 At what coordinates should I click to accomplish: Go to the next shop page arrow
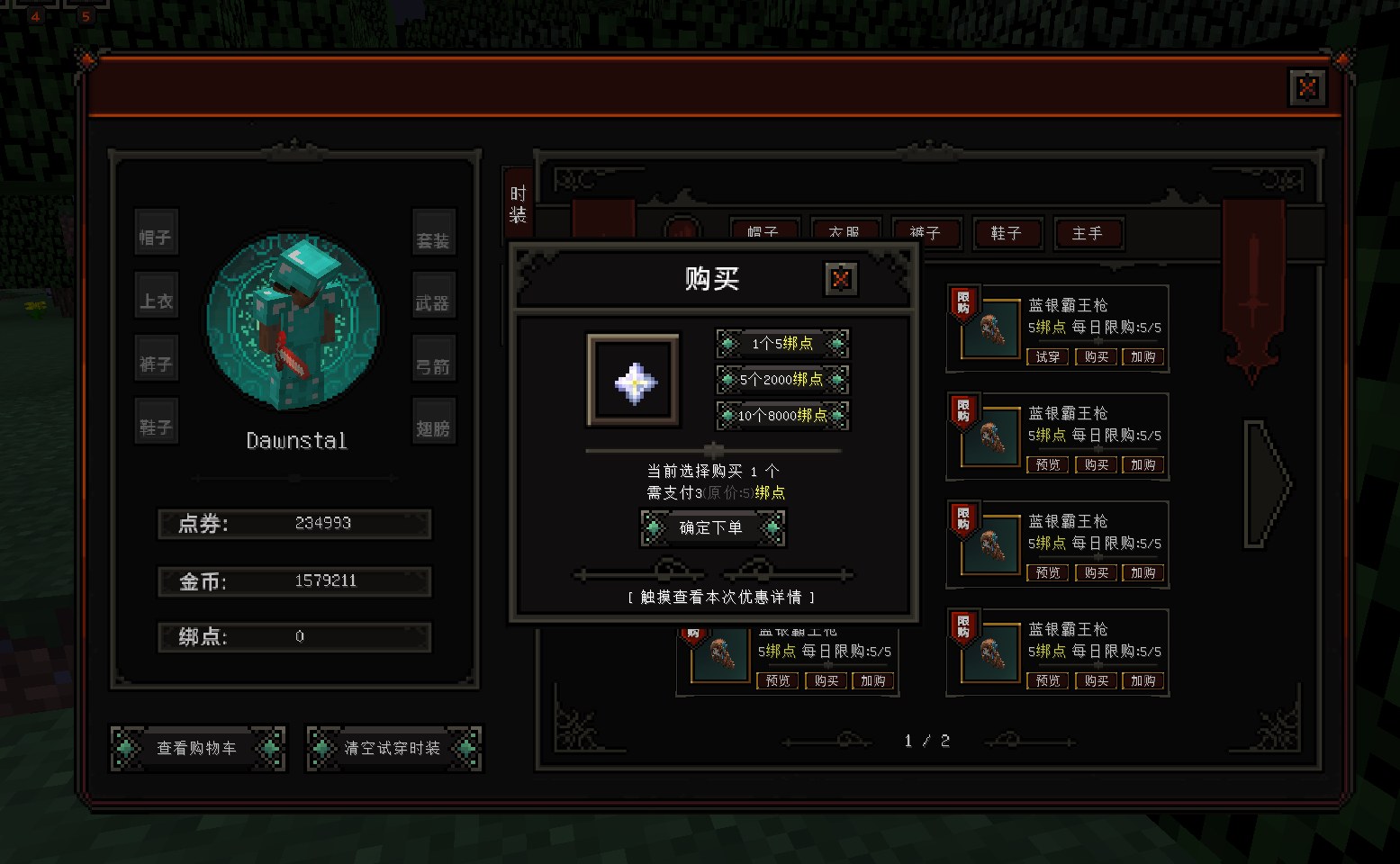(x=1266, y=484)
